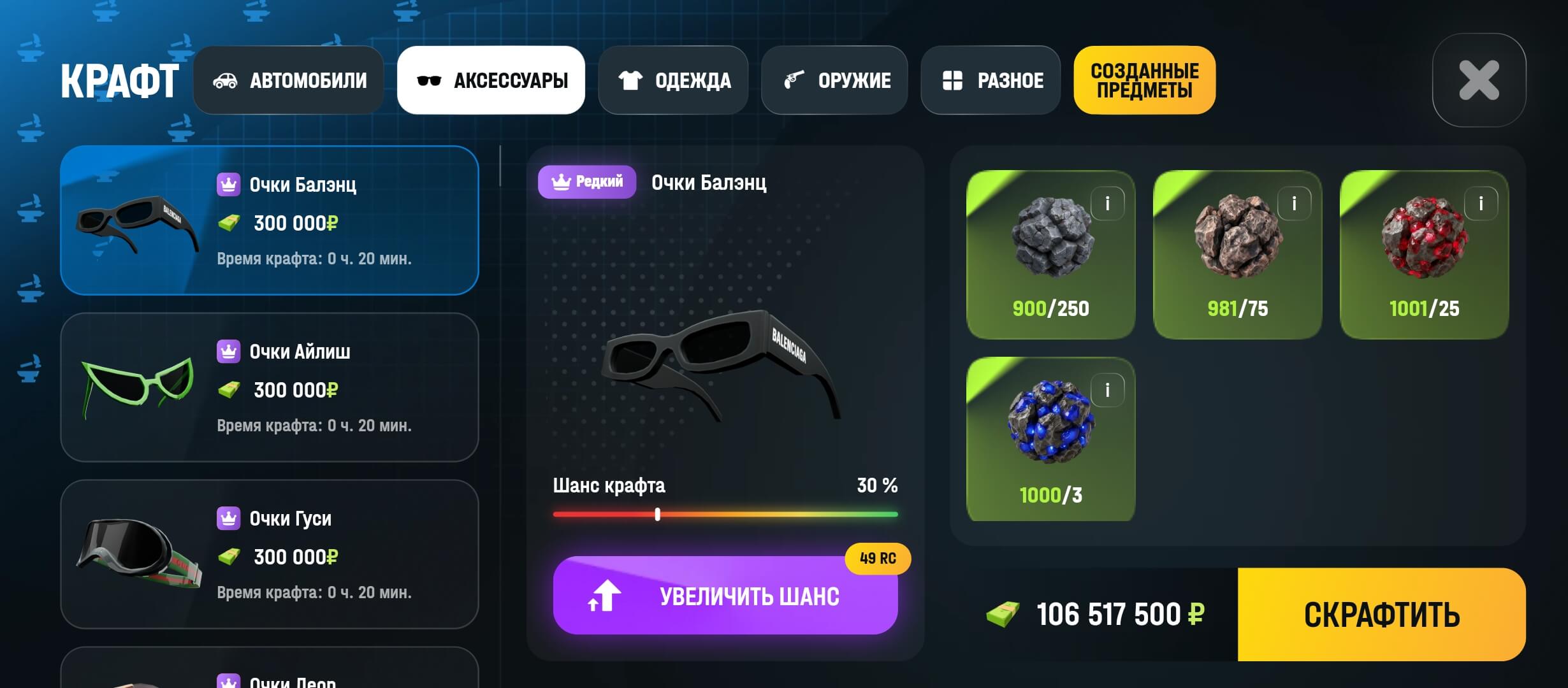Switch to the Оружие tab

834,80
